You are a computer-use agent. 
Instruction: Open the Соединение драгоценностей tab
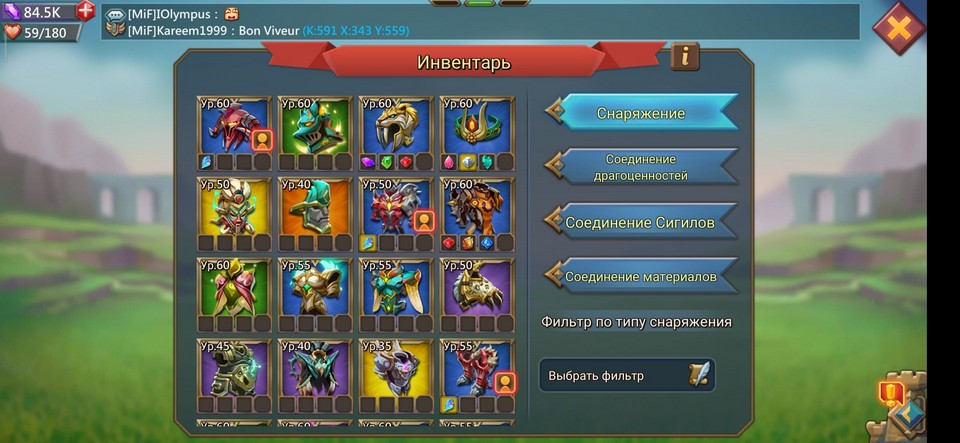click(x=641, y=167)
